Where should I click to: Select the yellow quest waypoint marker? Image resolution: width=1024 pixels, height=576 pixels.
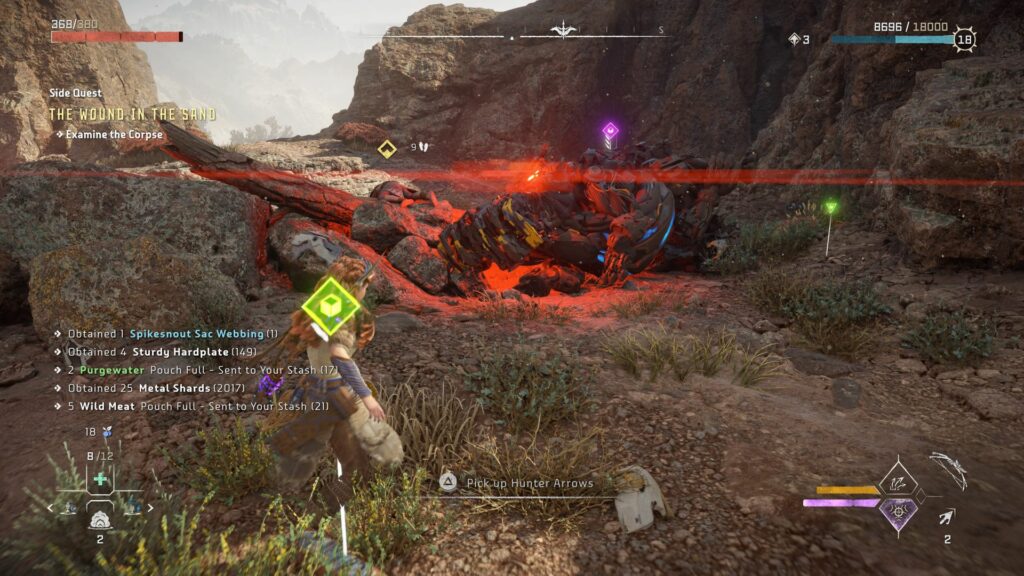tap(387, 149)
